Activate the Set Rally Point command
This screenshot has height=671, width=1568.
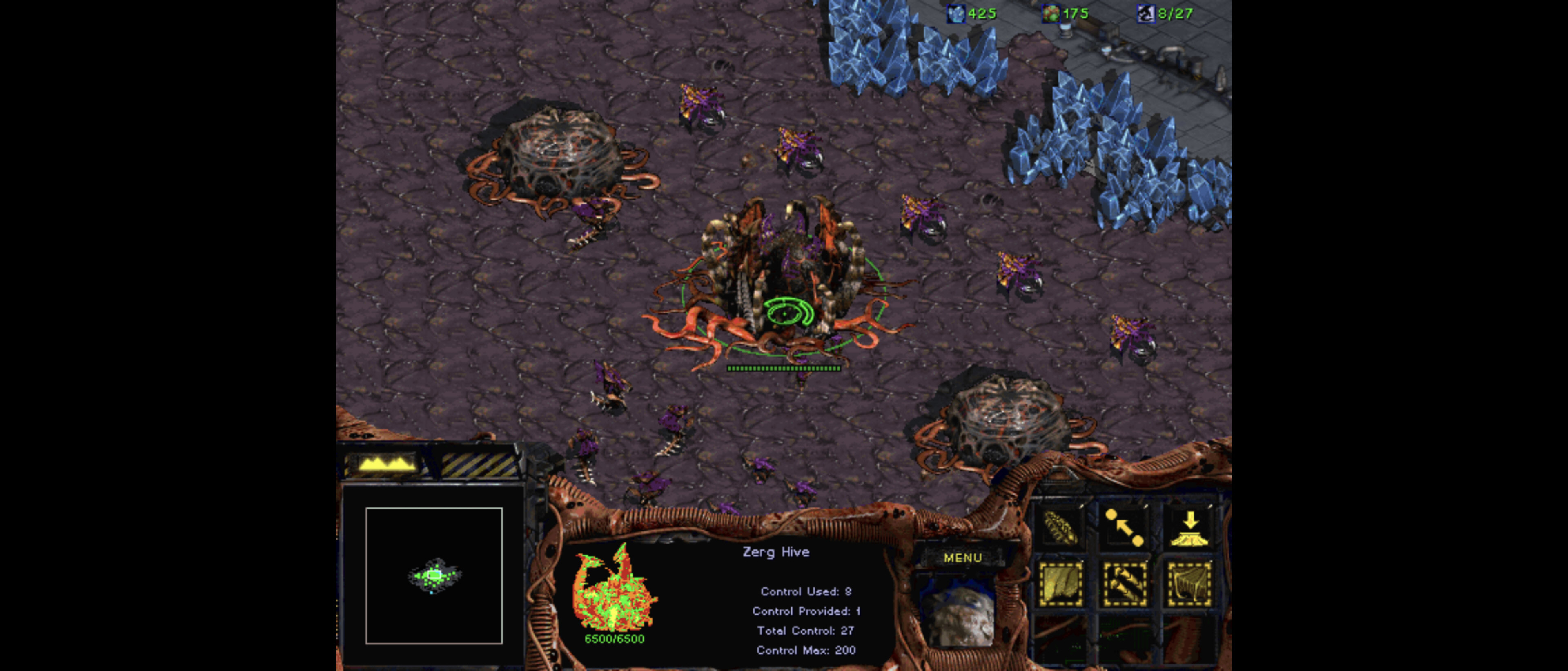coord(1124,527)
